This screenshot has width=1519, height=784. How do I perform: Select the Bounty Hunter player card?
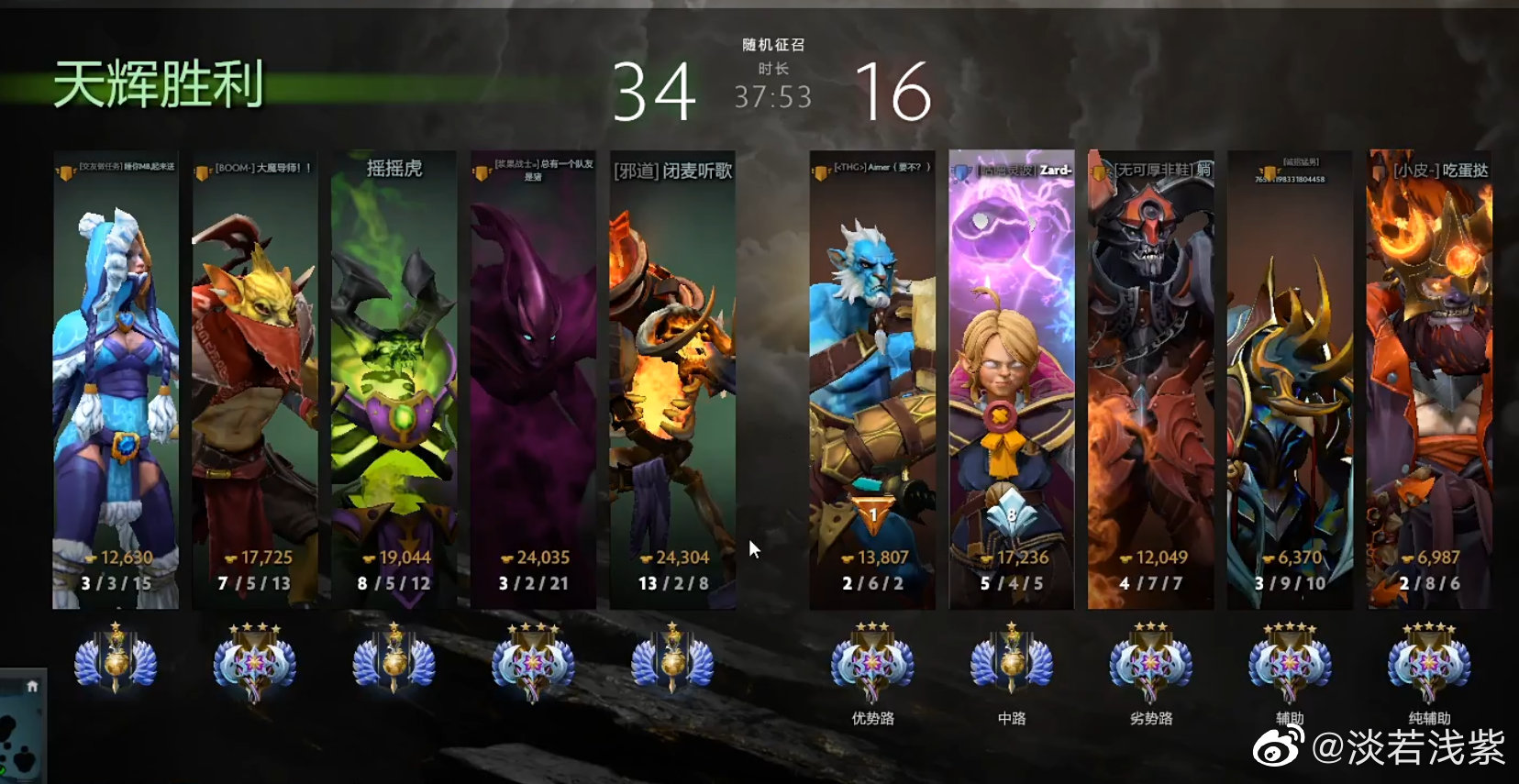pyautogui.click(x=255, y=380)
